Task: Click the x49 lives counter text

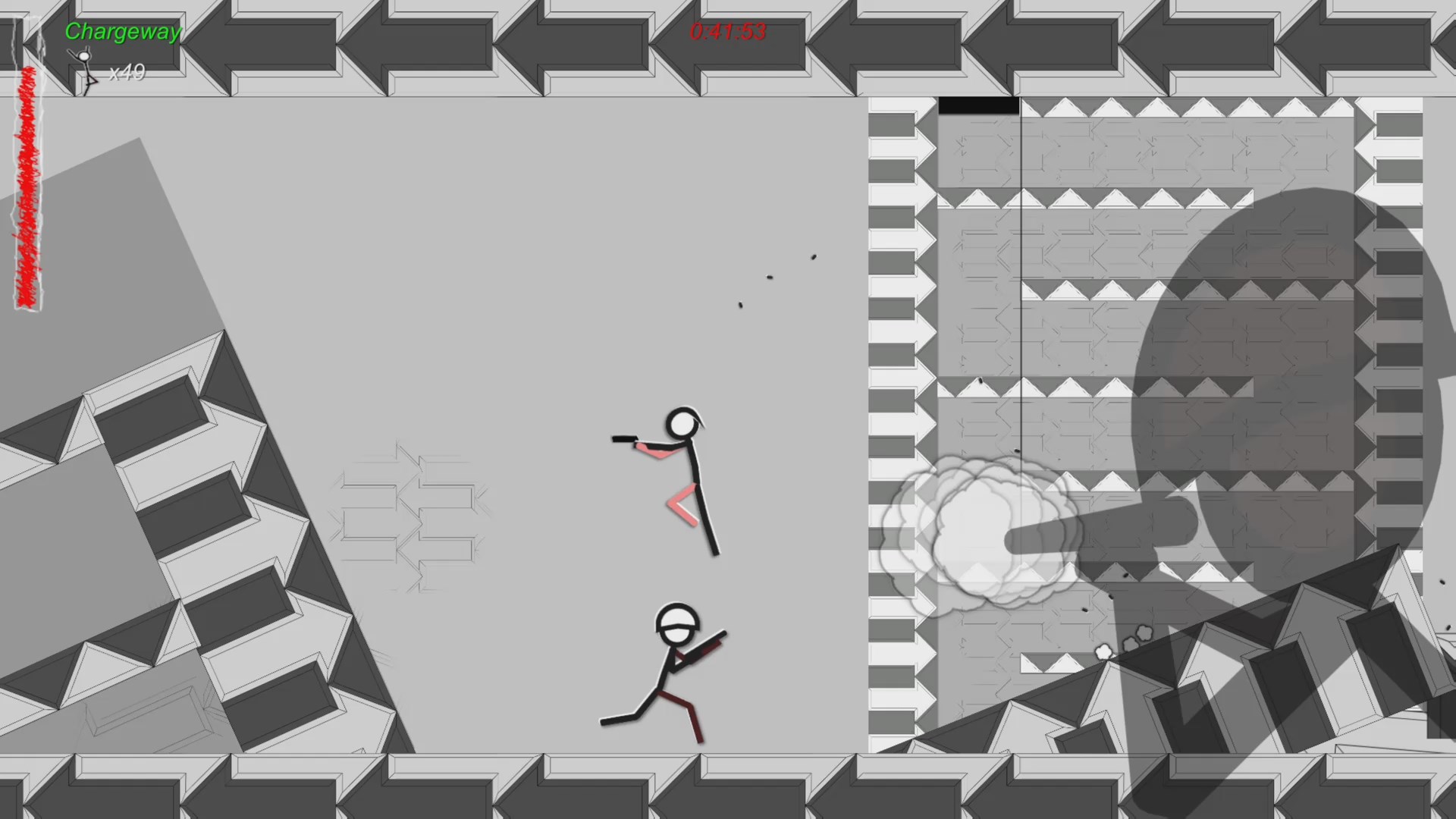Action: pyautogui.click(x=126, y=74)
